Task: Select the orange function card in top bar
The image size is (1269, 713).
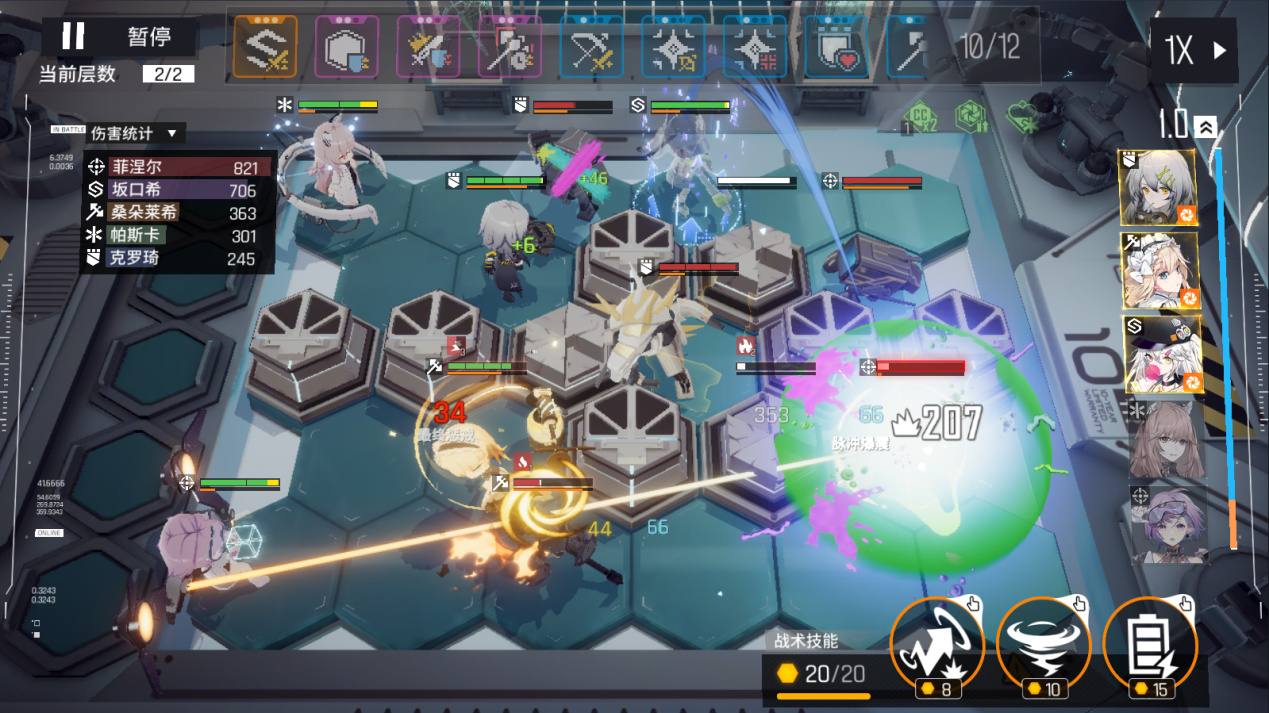Action: [265, 47]
